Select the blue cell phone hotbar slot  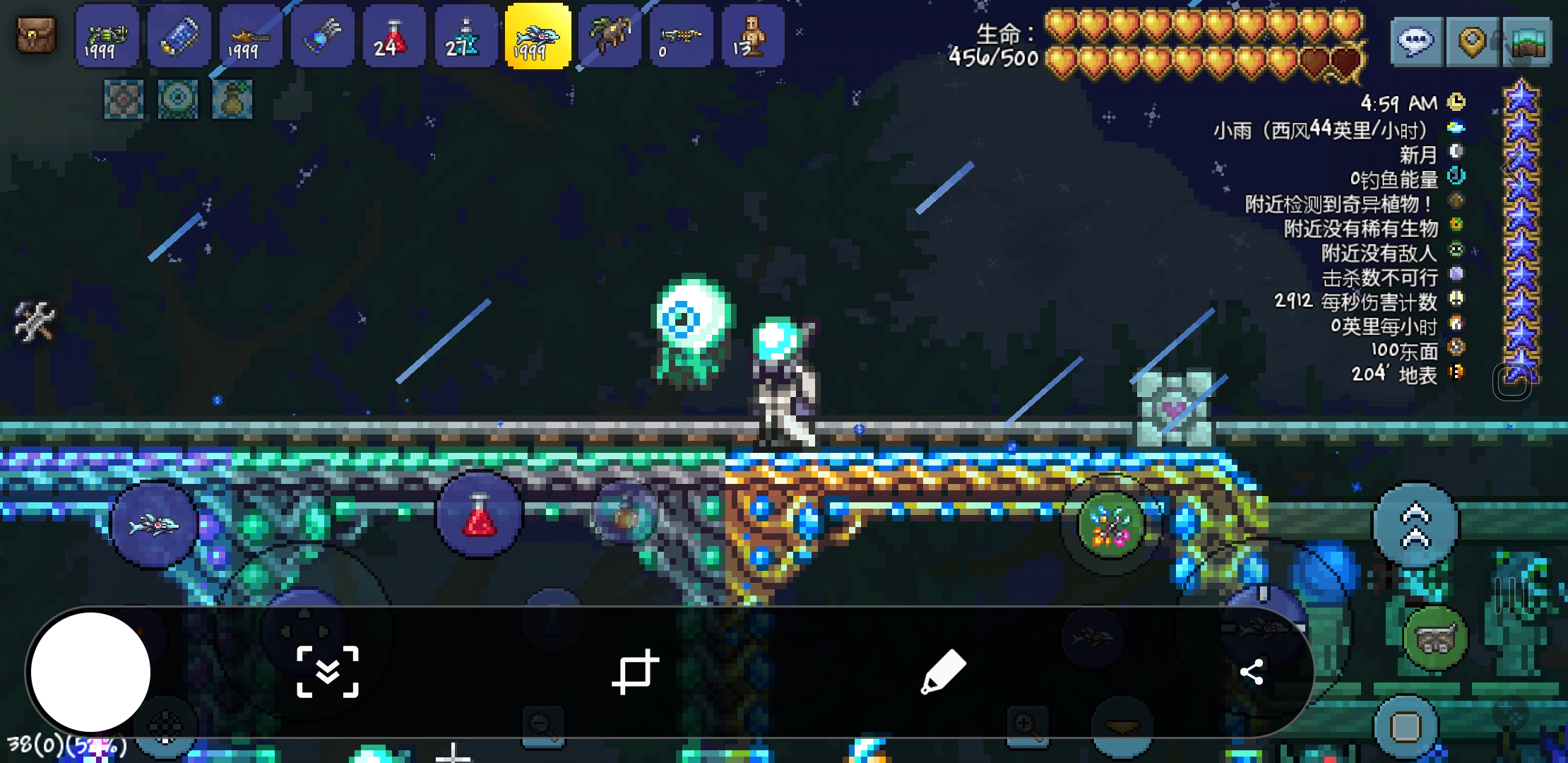pos(179,37)
